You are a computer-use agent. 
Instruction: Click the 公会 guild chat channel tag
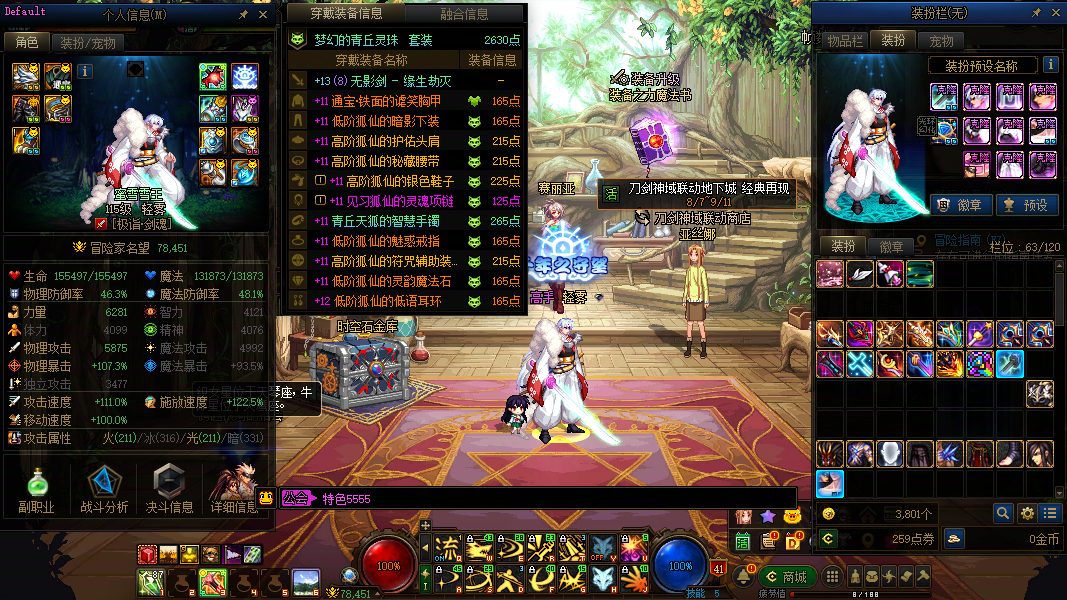[296, 498]
